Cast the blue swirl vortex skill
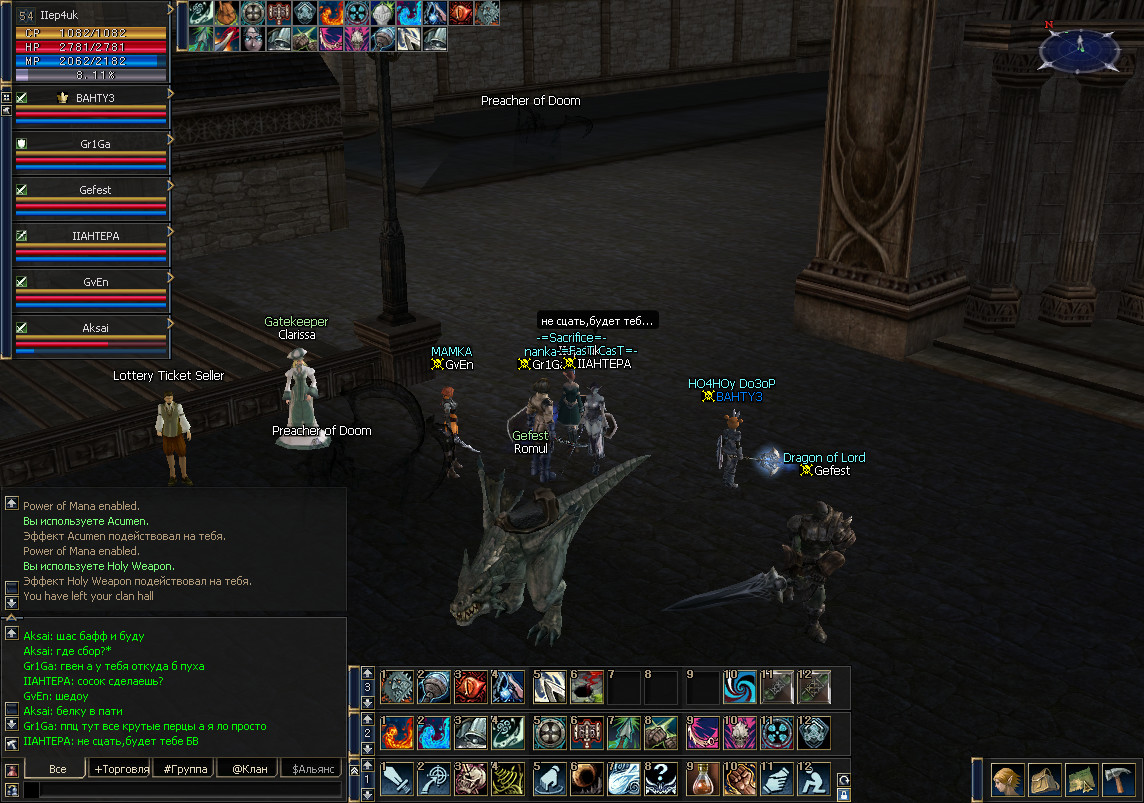The width and height of the screenshot is (1144, 803). (741, 686)
